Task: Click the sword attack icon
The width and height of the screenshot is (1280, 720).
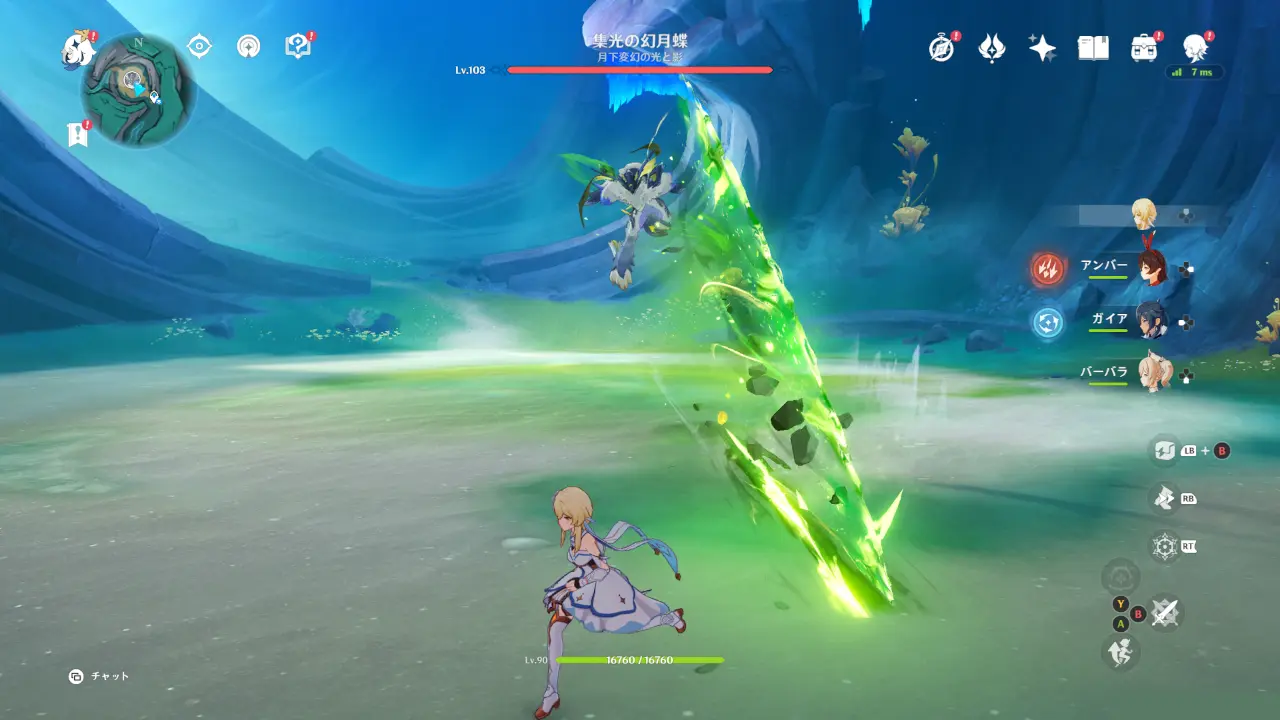Action: click(1165, 612)
